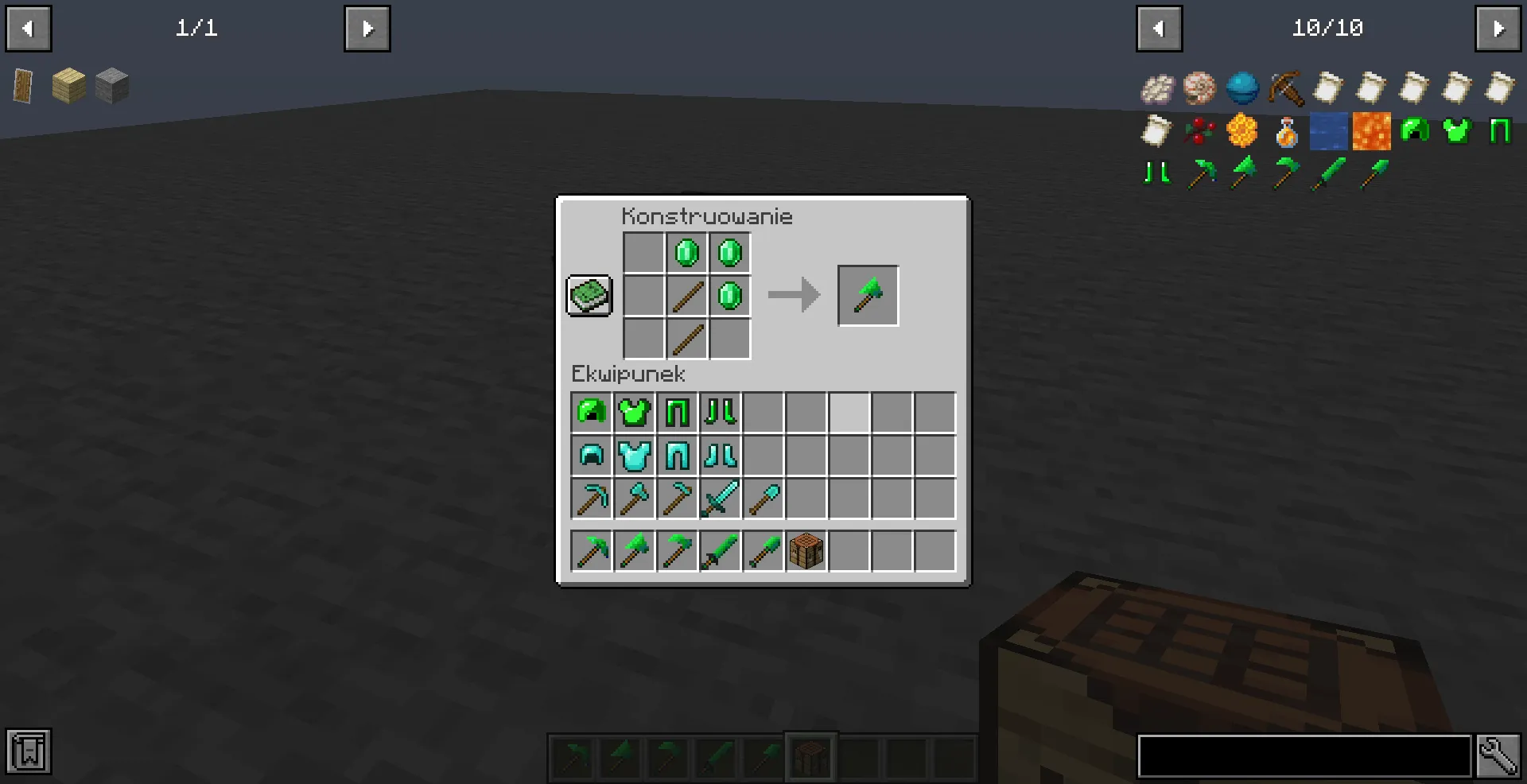Go back a page from 10/10
The height and width of the screenshot is (784, 1527).
pos(1160,28)
